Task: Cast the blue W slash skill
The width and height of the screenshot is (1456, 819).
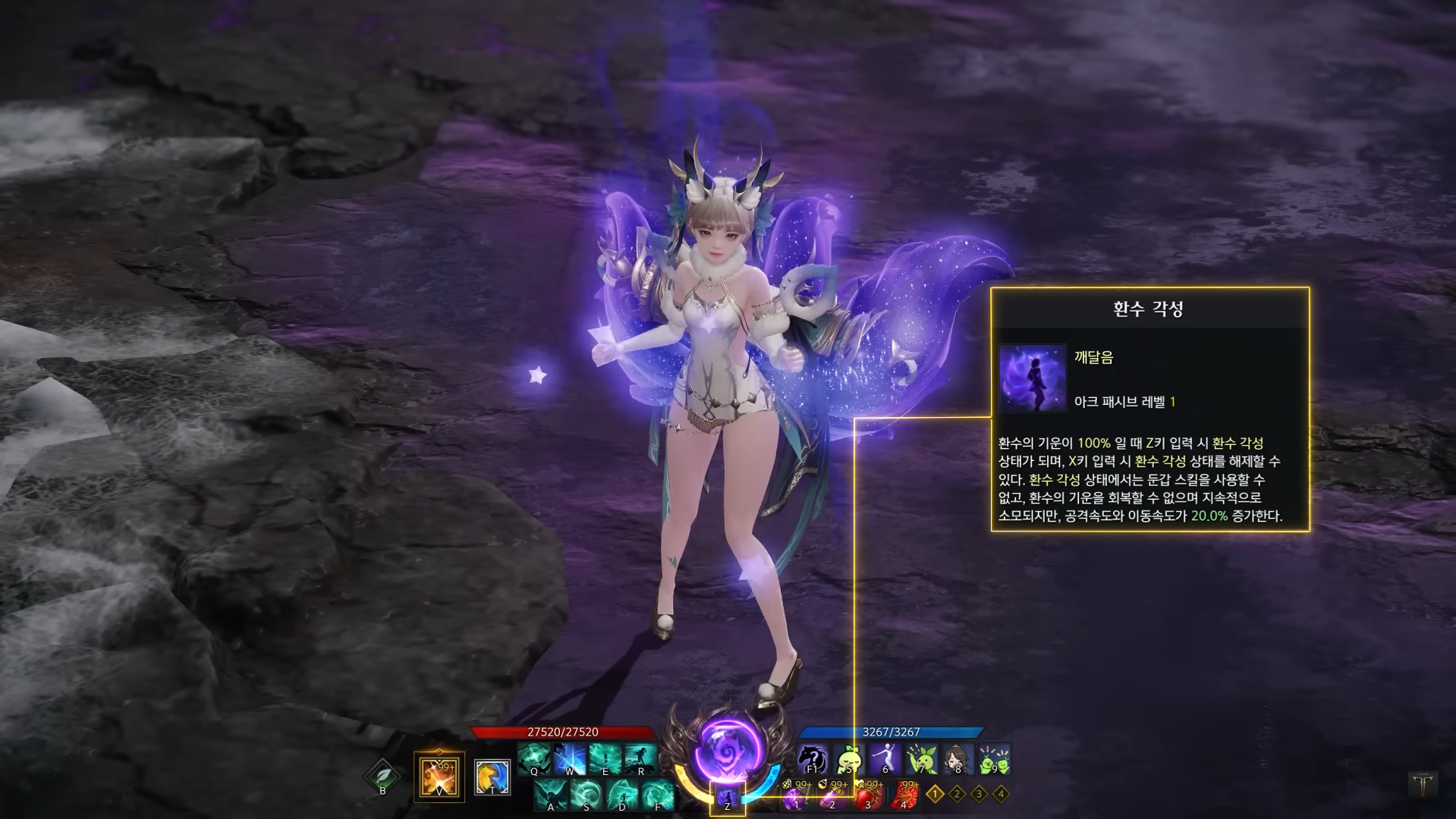Action: coord(570,759)
